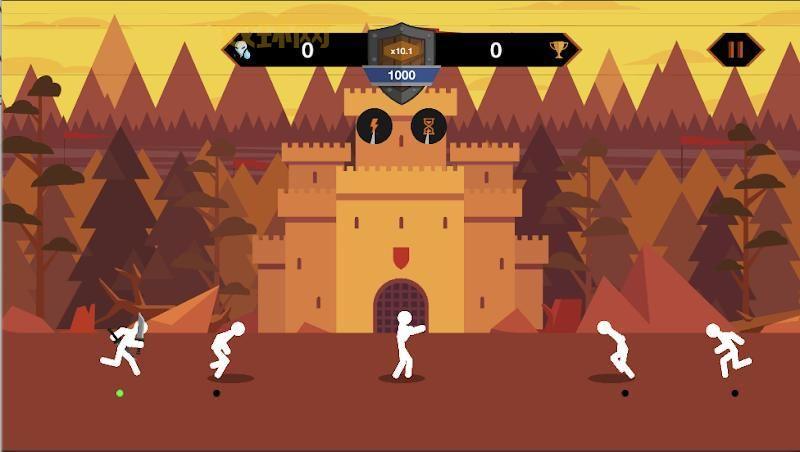
Task: Pause the game with the pause button
Action: coord(735,49)
